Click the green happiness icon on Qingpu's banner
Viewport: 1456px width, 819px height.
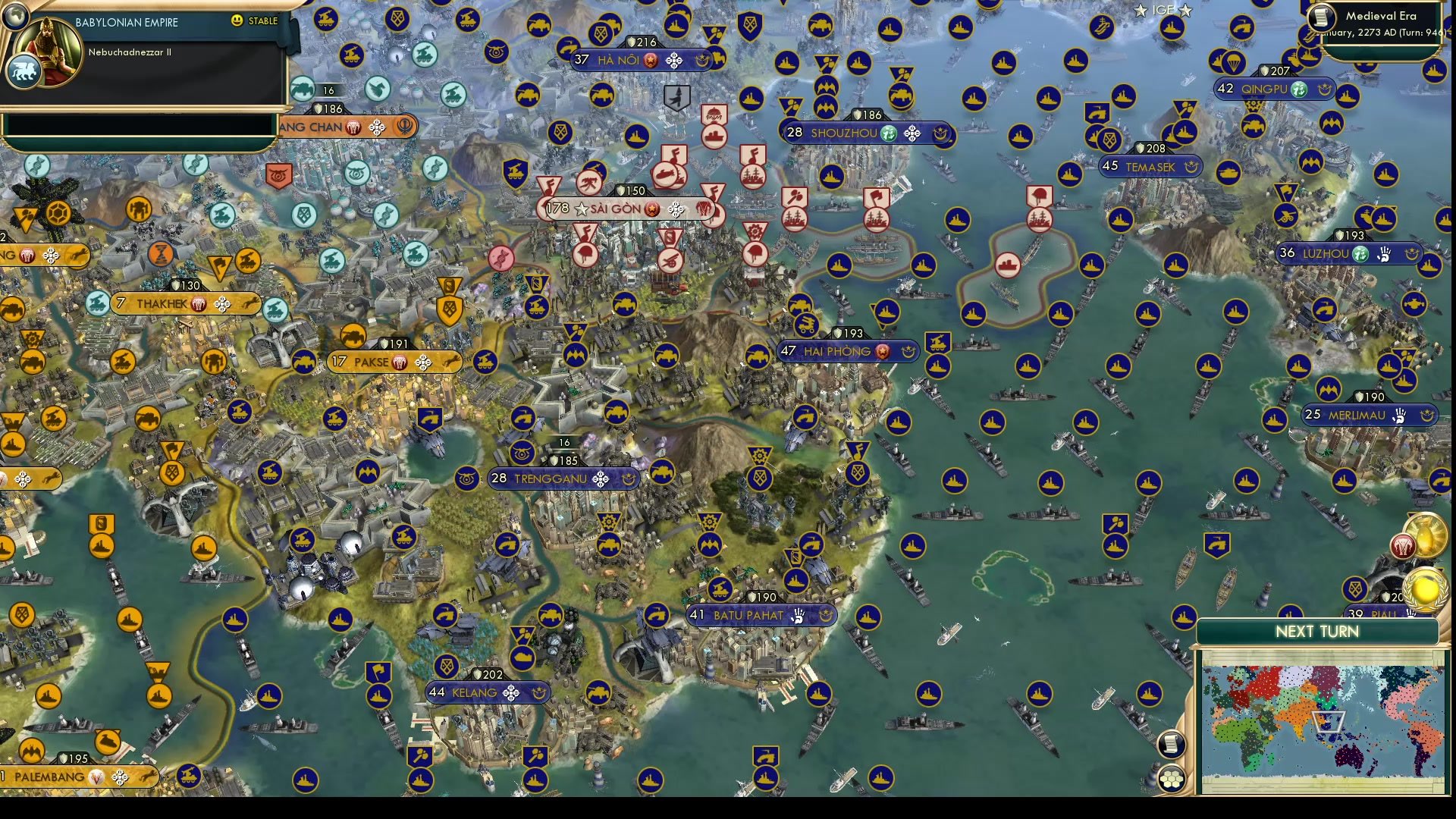[1299, 89]
